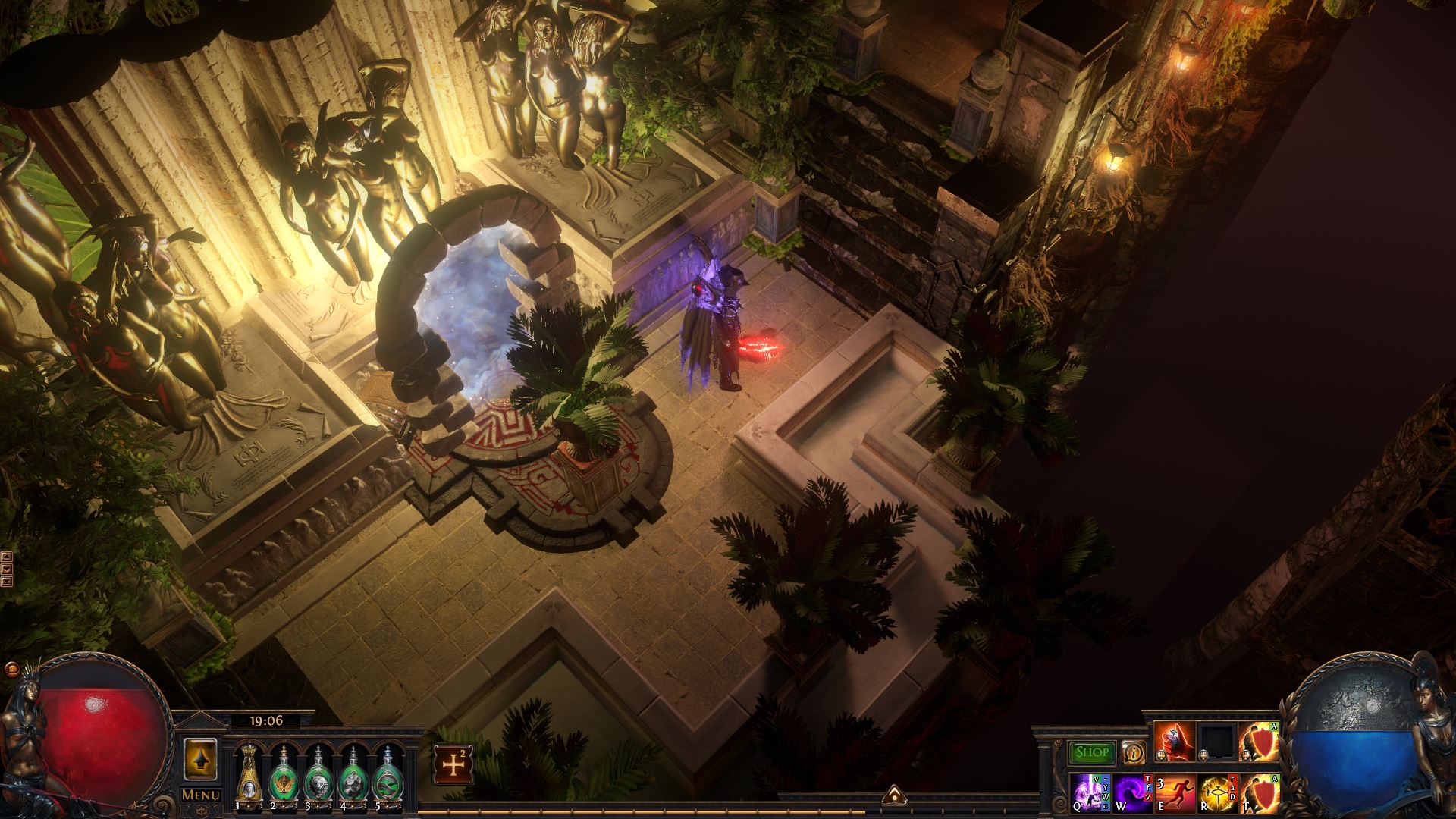Open the game Menu

pos(201,795)
